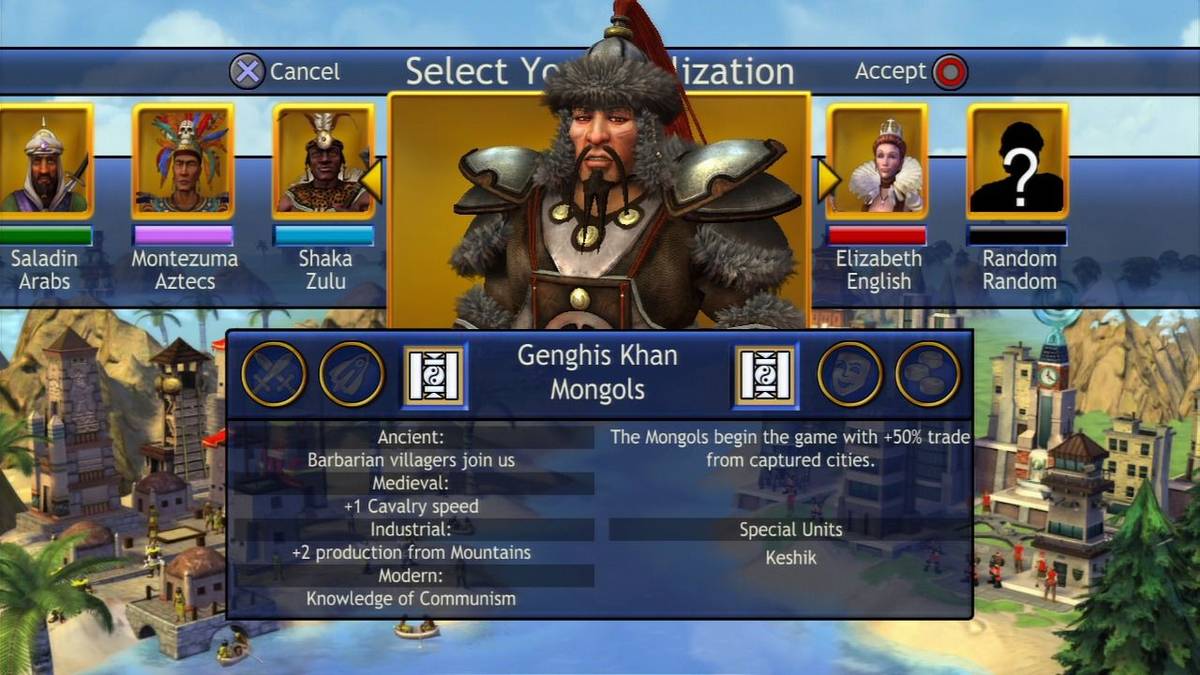This screenshot has height=675, width=1200.
Task: Choose Montezuma of the Aztecs portrait
Action: tap(183, 162)
